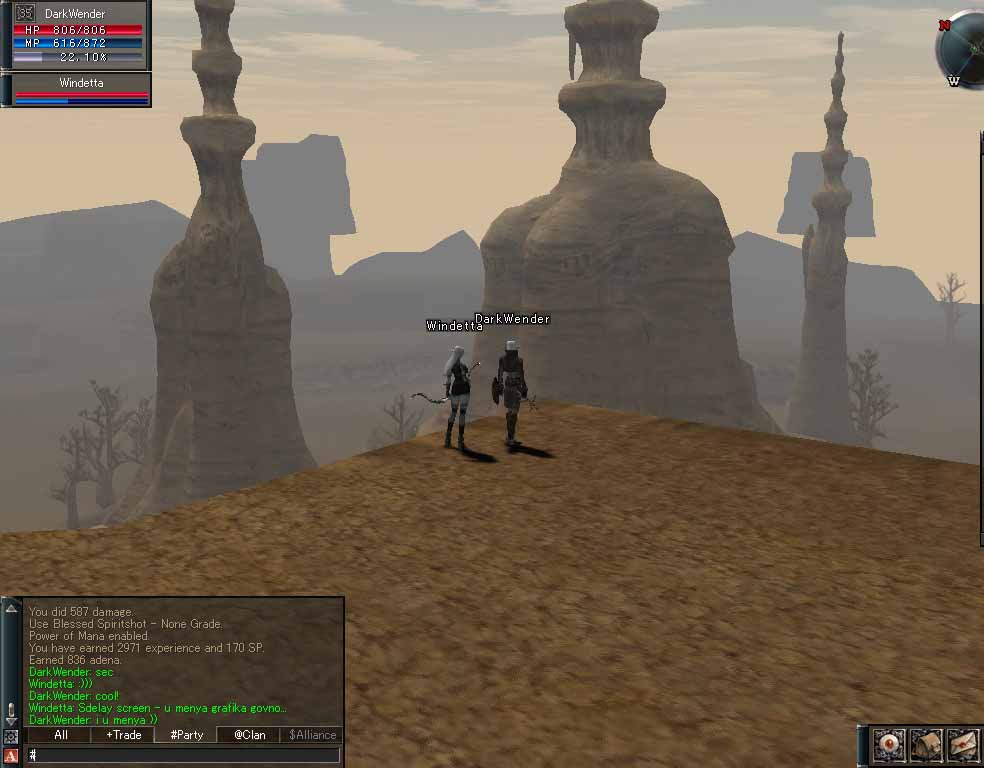Show the @Clan chat tab

pyautogui.click(x=249, y=735)
